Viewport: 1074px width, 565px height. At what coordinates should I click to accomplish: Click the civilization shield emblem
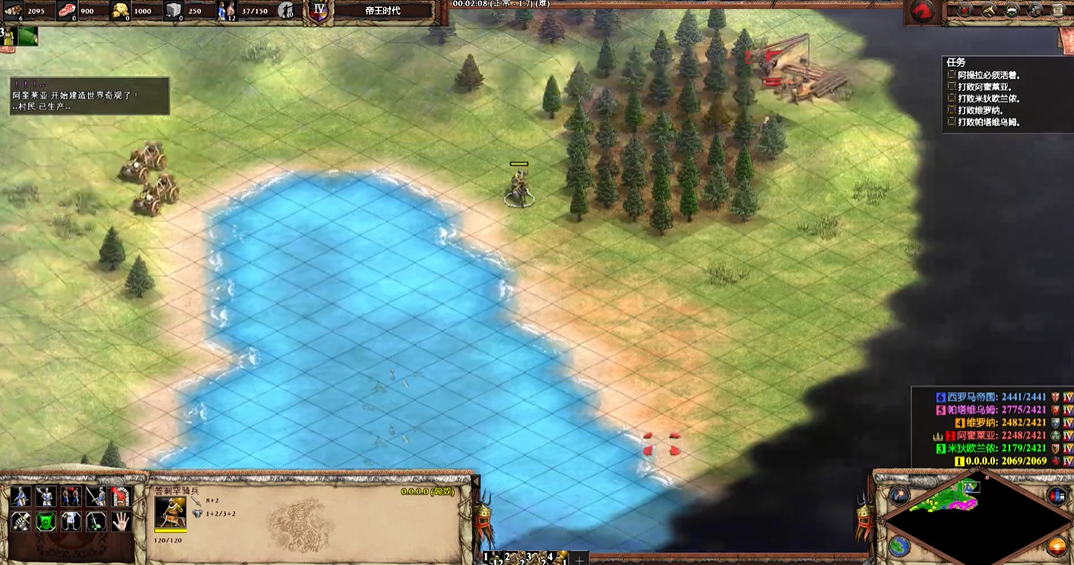pyautogui.click(x=320, y=11)
